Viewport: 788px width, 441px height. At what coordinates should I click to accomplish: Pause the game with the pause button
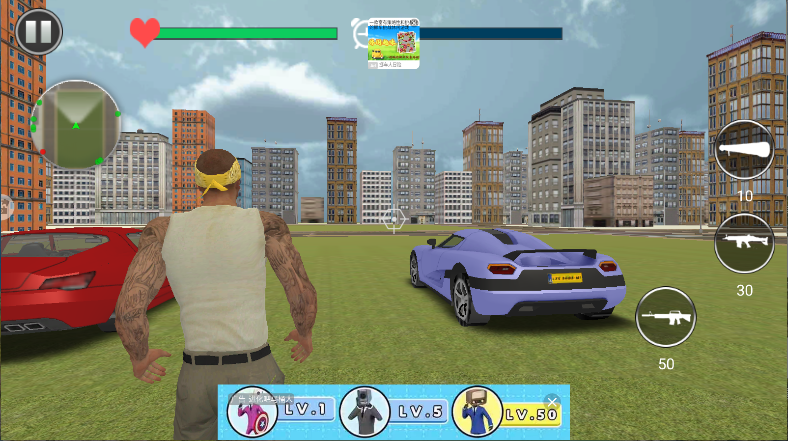38,31
